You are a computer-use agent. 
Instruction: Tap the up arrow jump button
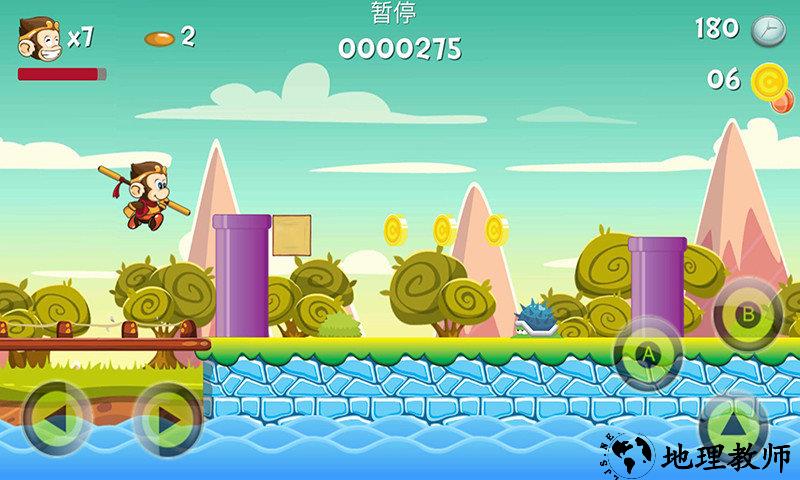pyautogui.click(x=734, y=423)
